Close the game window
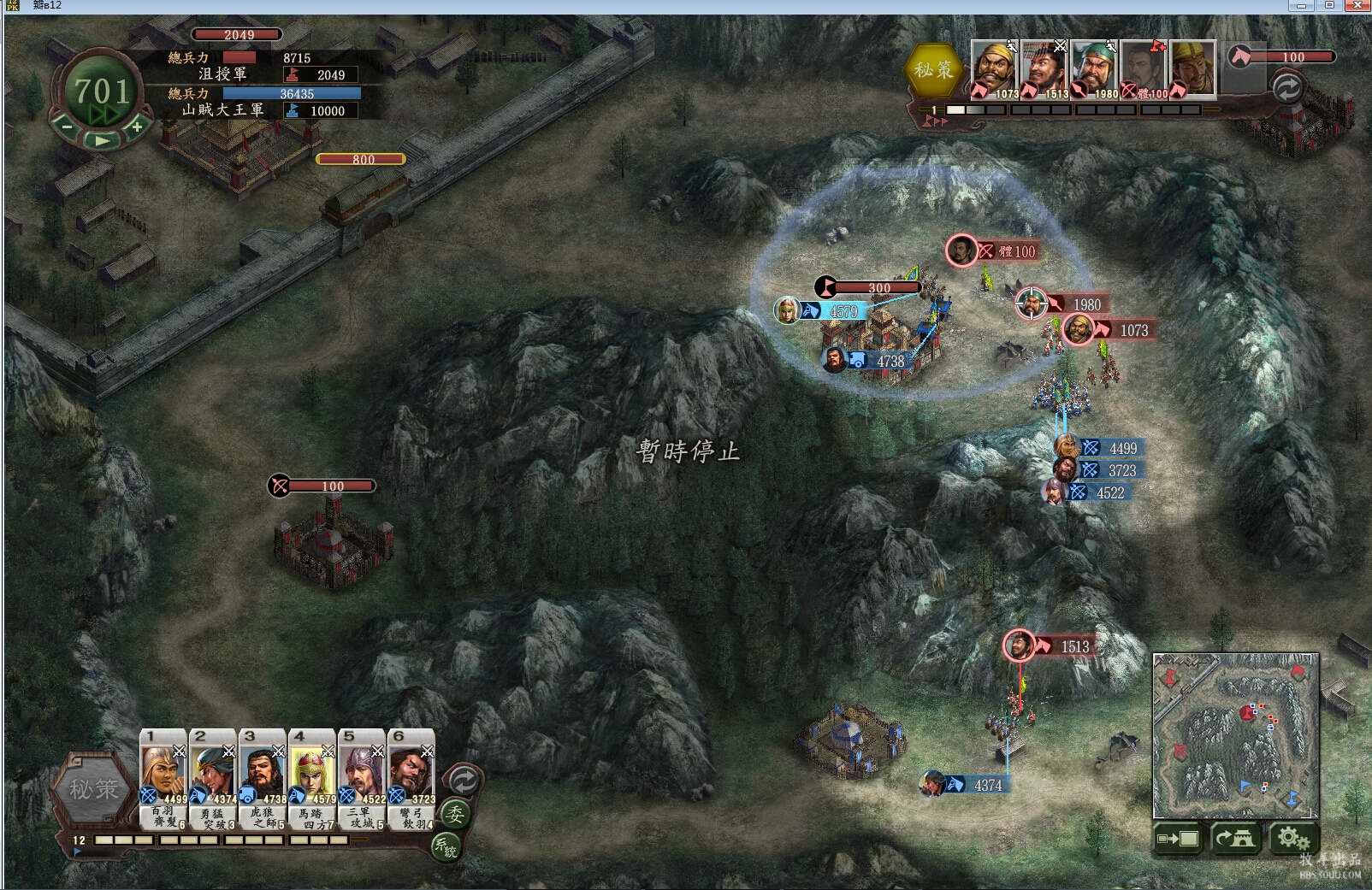Image resolution: width=1372 pixels, height=890 pixels. (1357, 6)
